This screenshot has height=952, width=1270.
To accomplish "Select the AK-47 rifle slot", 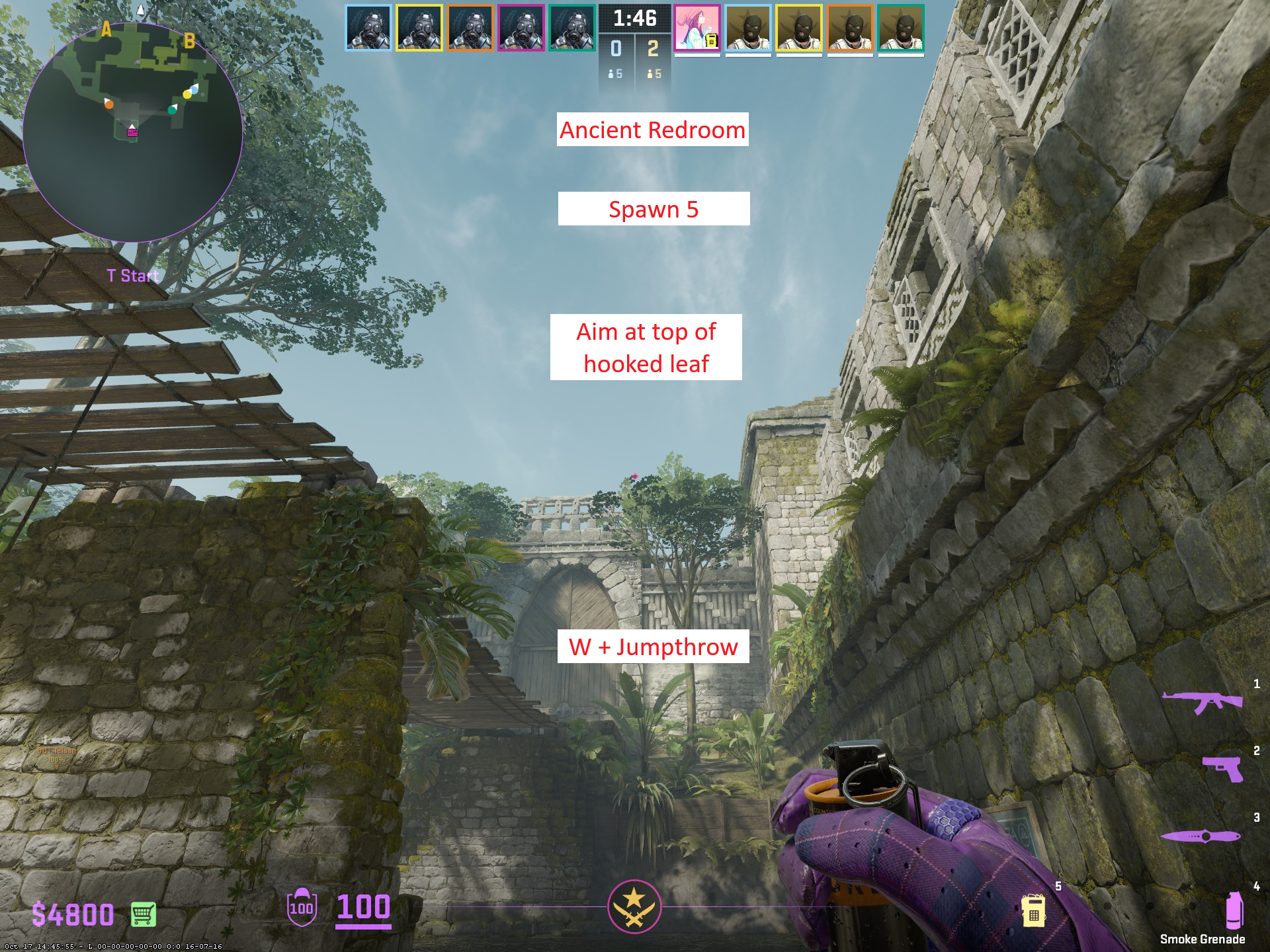I will point(1202,702).
